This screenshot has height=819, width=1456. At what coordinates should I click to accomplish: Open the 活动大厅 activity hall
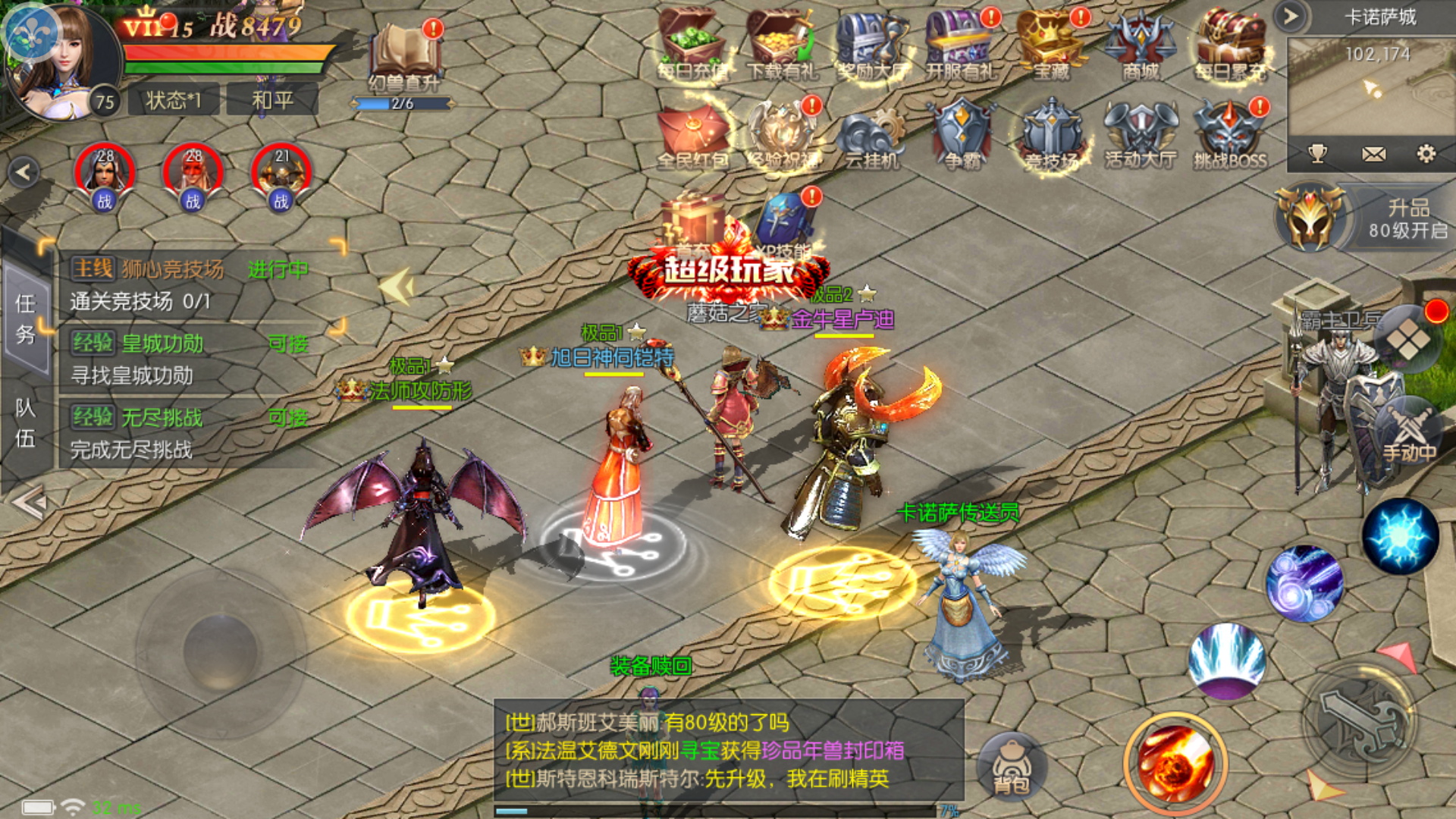coord(1140,135)
